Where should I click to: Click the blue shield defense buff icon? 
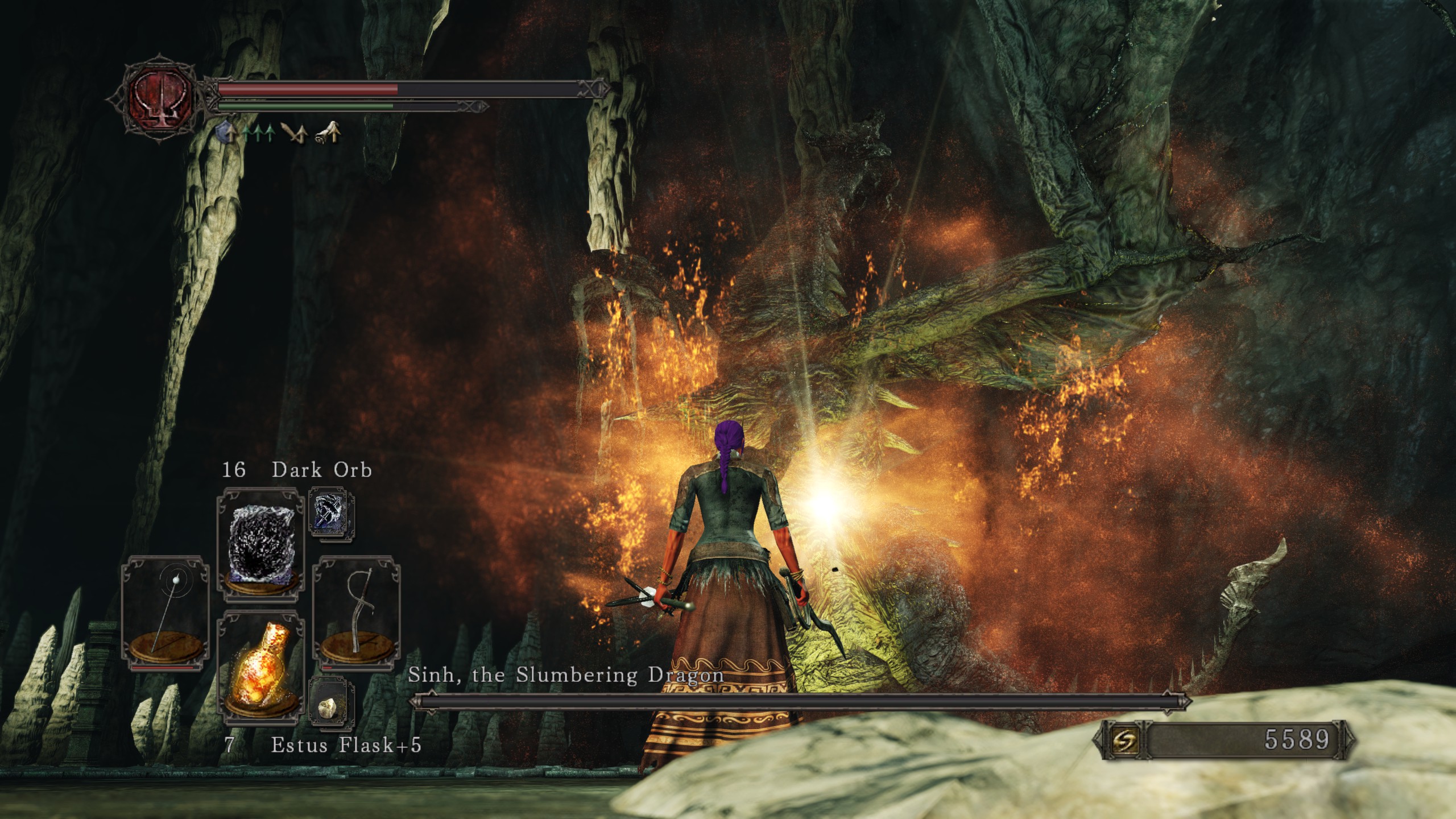tap(227, 134)
